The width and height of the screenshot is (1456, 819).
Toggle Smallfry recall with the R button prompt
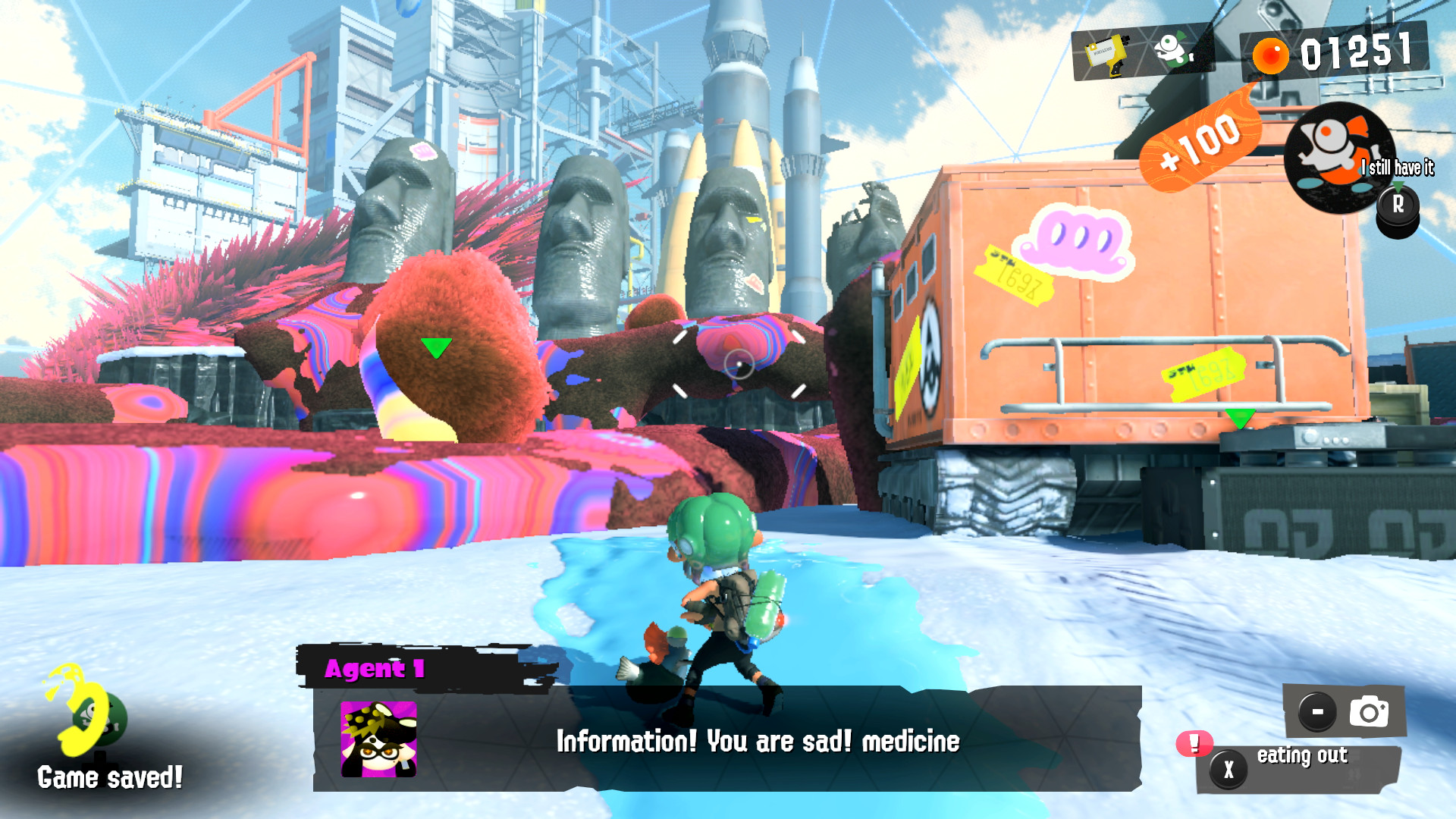click(1398, 203)
